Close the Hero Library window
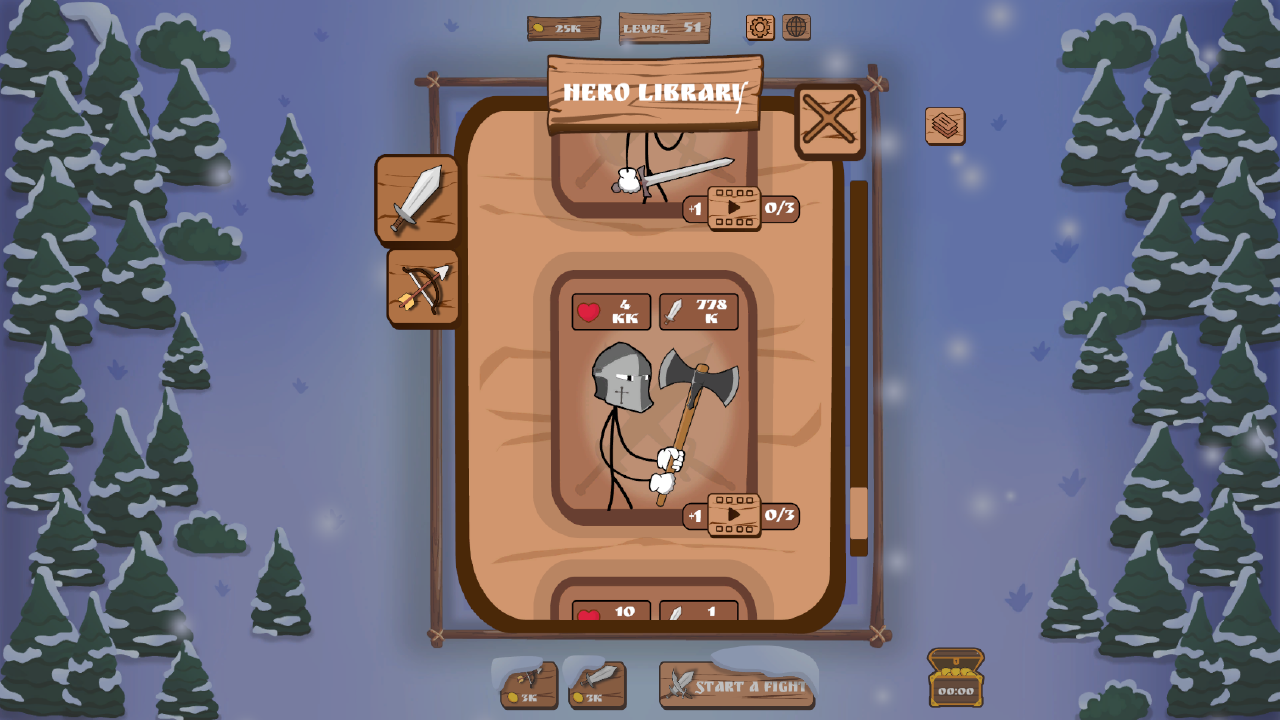 (x=829, y=120)
